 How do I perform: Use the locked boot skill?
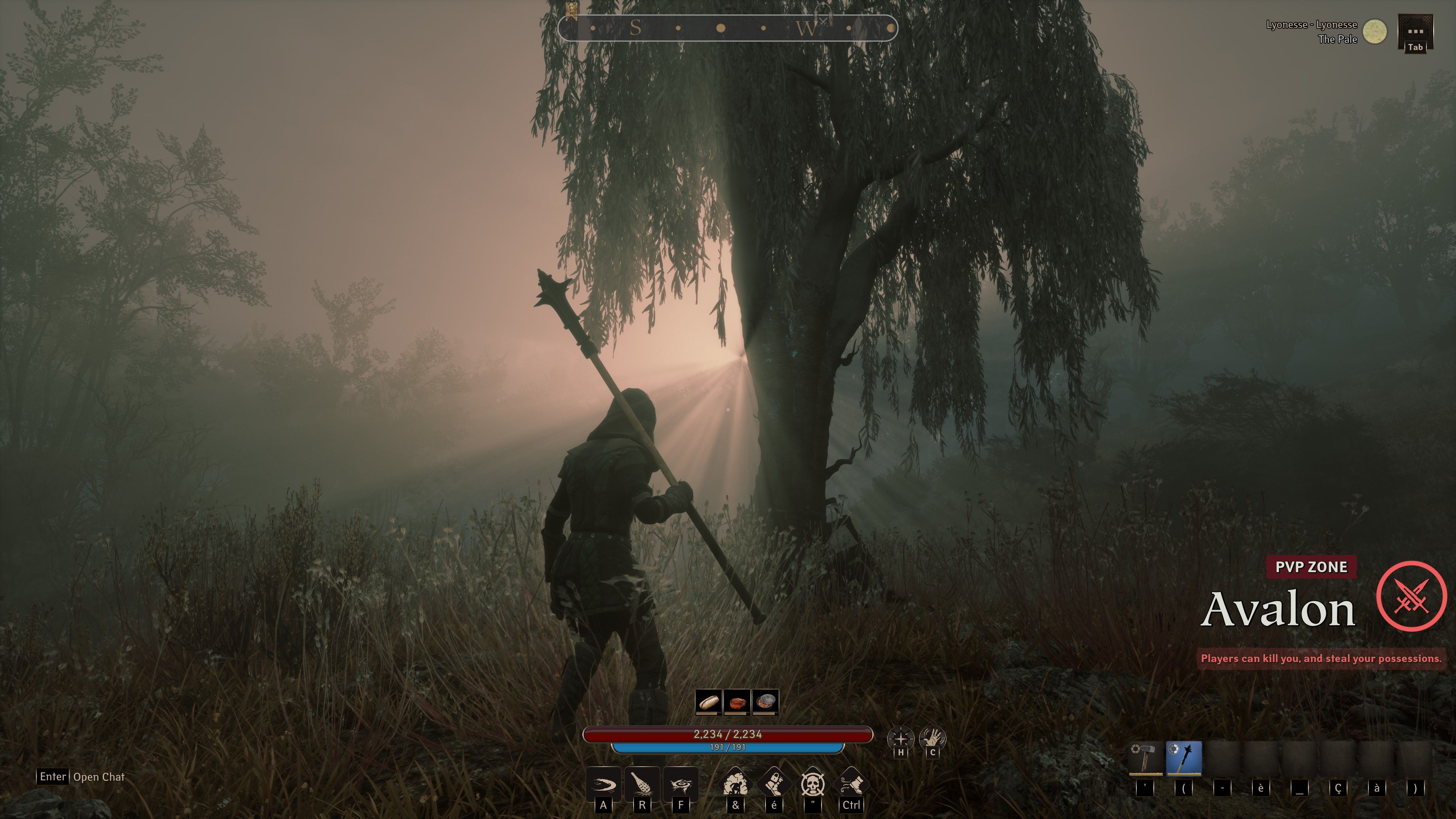(774, 783)
